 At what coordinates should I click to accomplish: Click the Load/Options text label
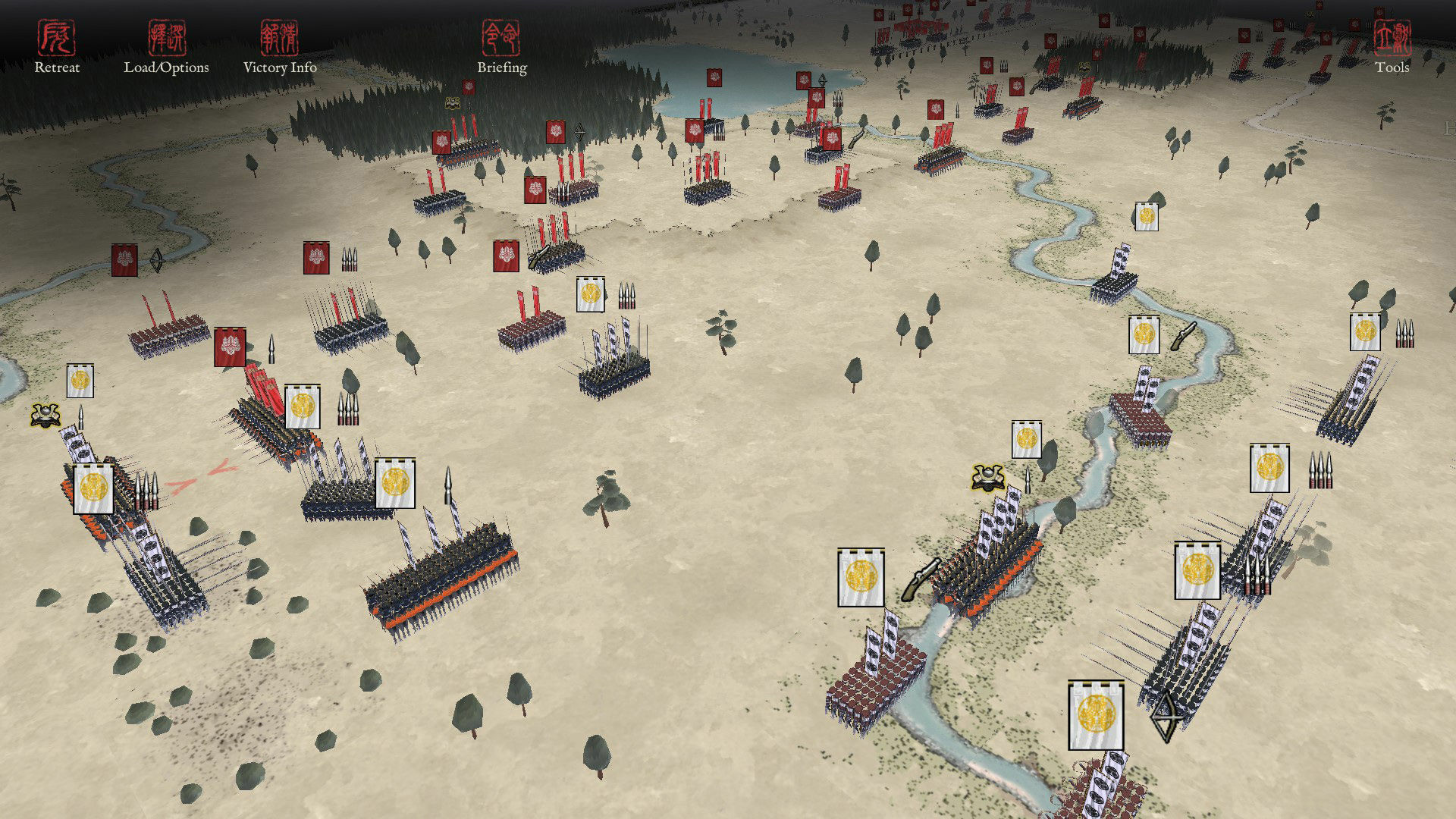tap(167, 70)
